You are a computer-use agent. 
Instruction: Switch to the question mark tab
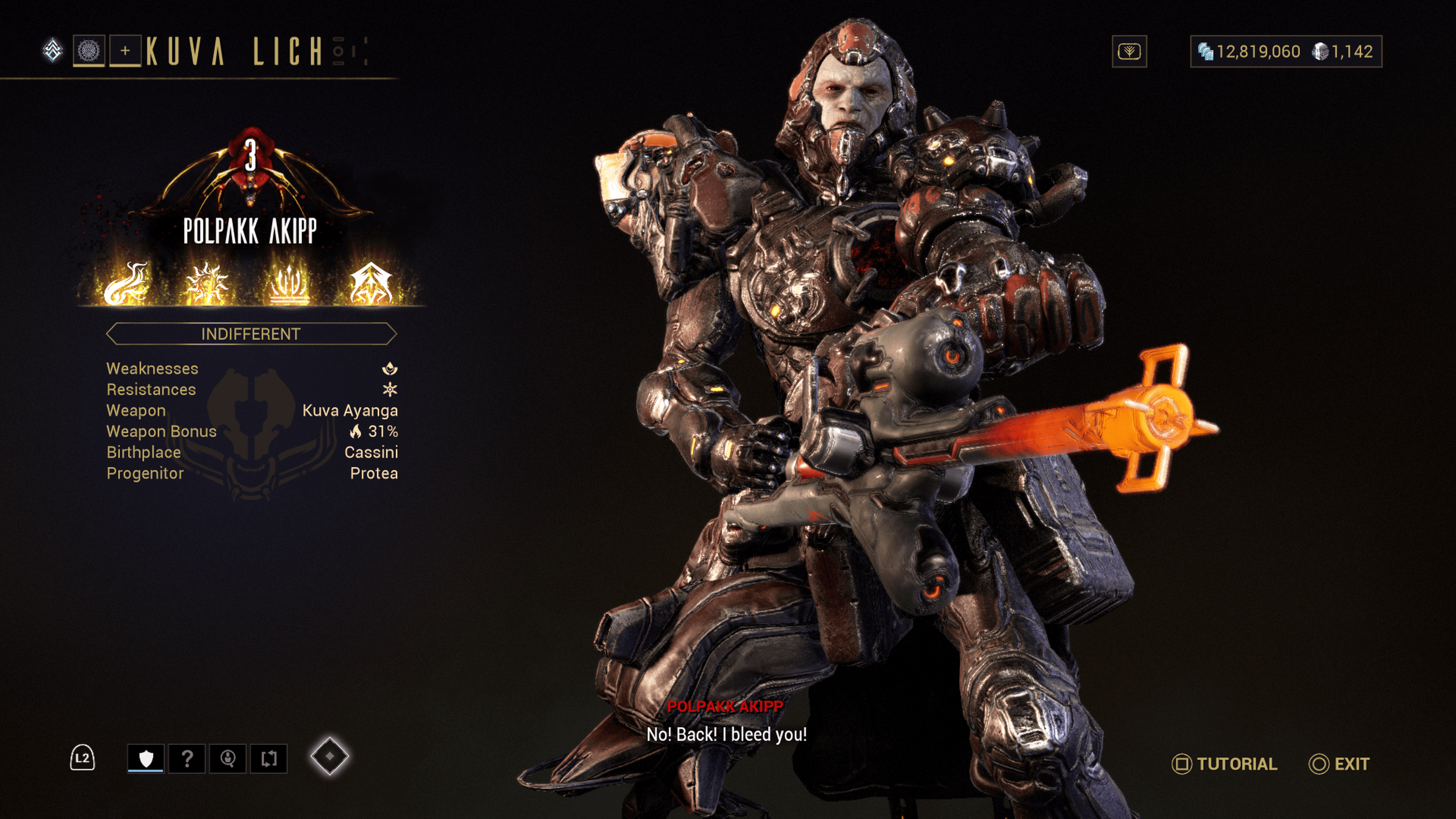[187, 758]
